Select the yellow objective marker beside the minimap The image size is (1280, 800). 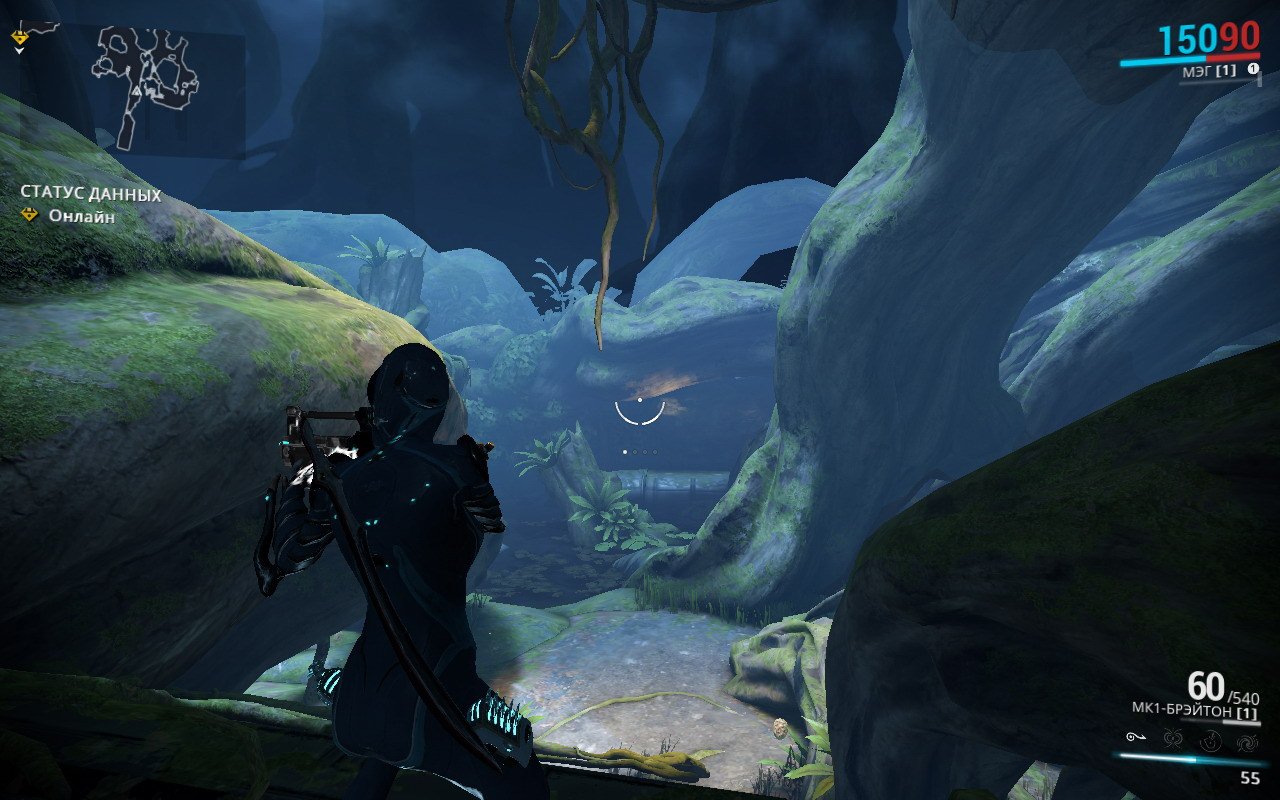click(x=20, y=38)
